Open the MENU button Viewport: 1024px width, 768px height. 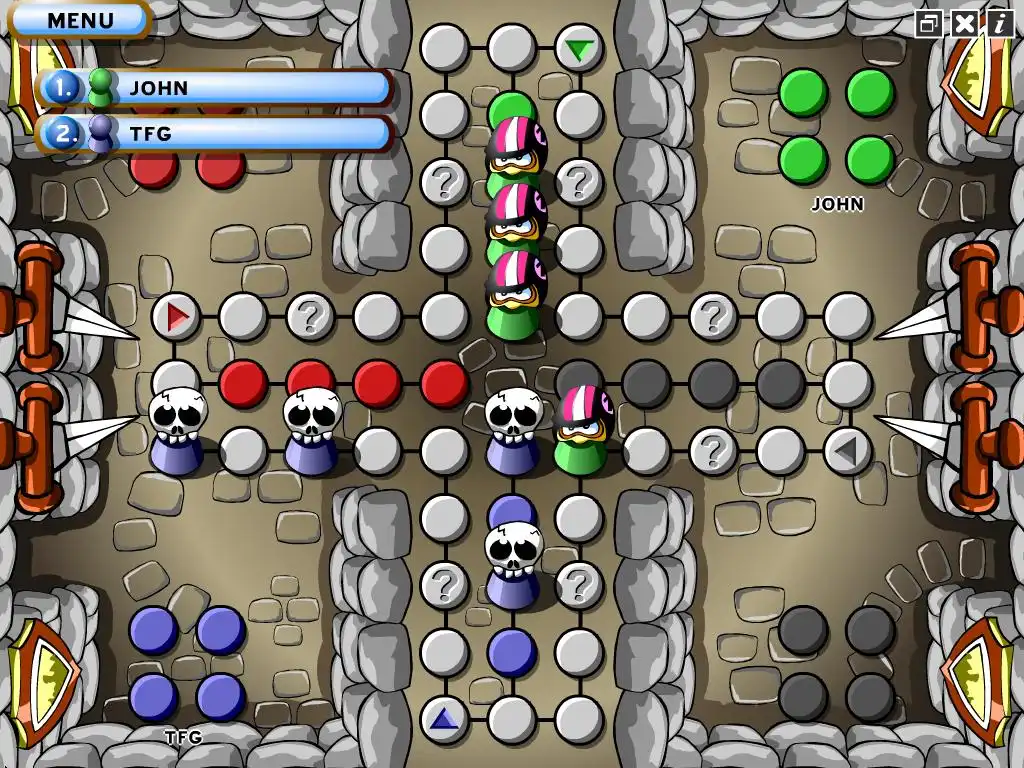pos(80,19)
